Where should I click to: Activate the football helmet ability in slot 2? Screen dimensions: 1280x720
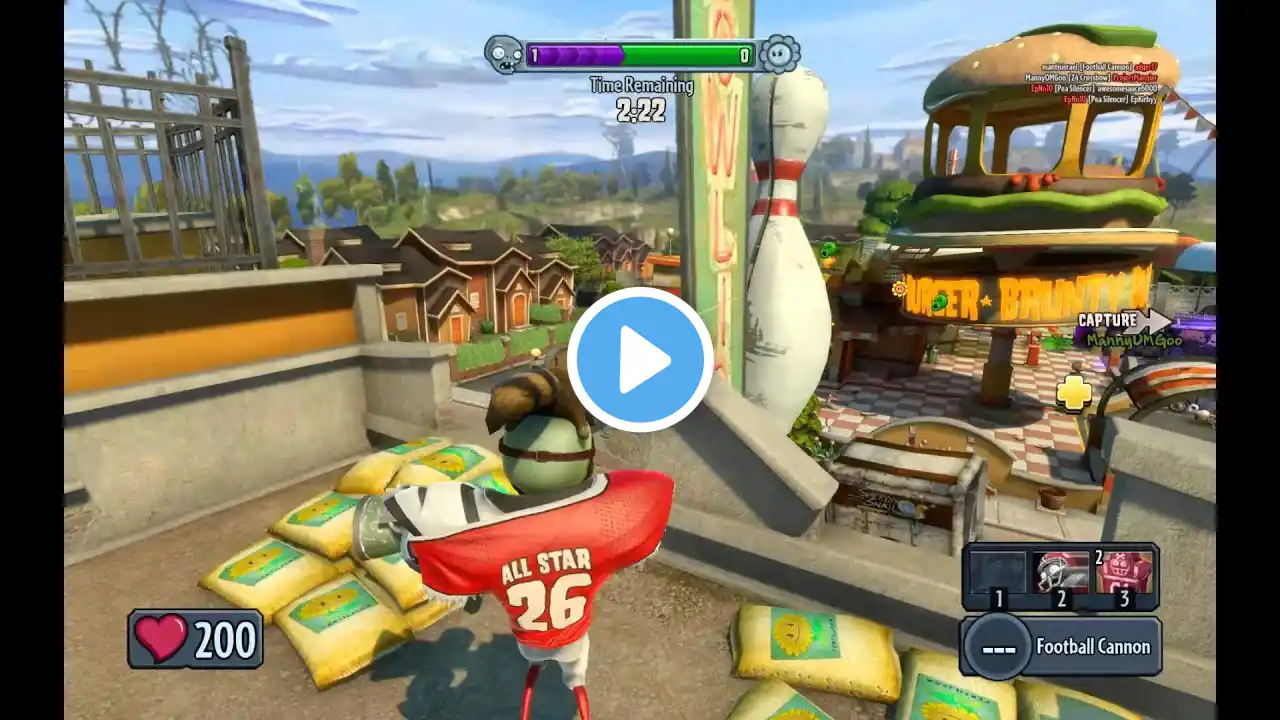click(1060, 573)
